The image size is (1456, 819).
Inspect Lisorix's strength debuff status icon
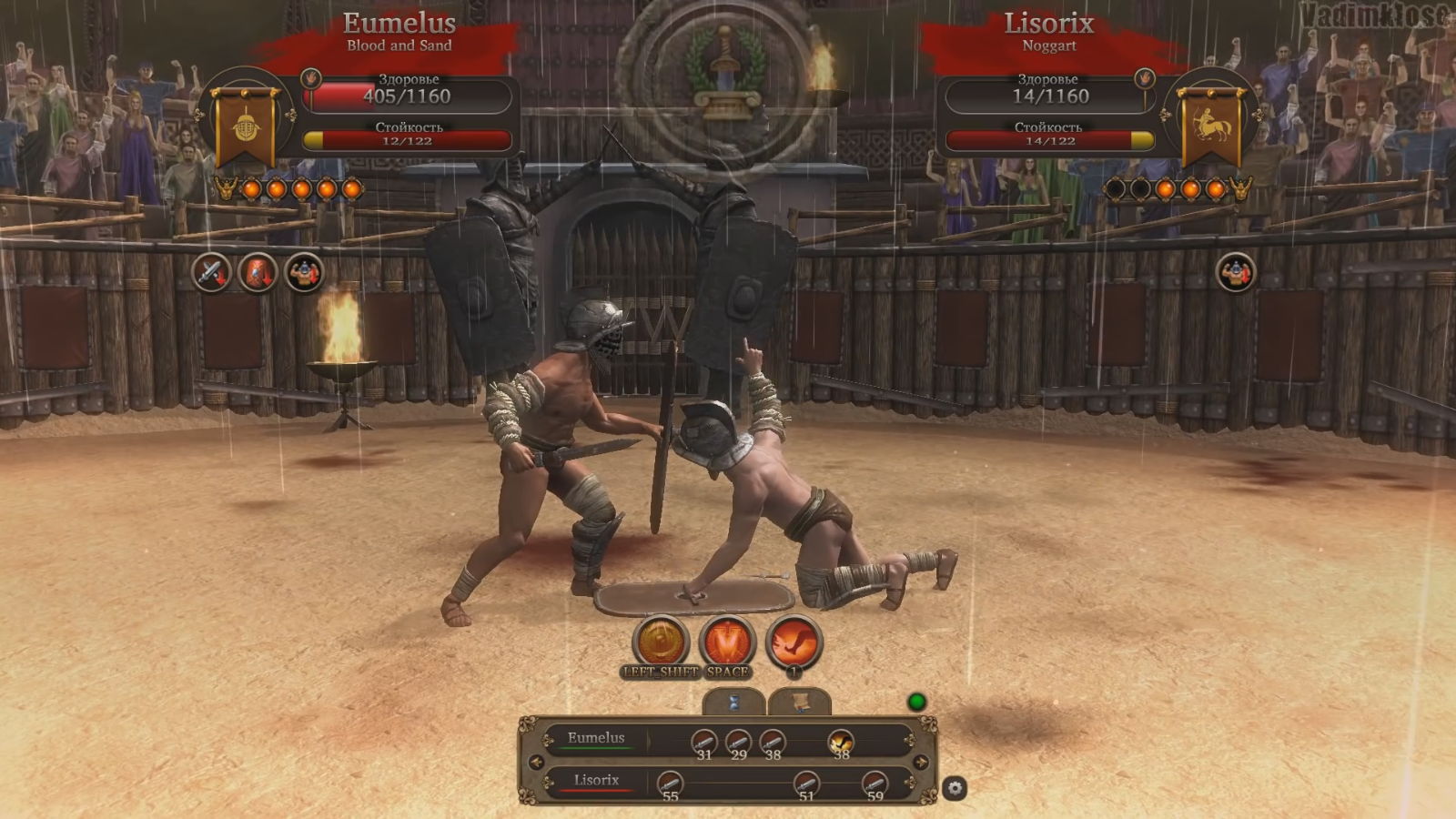coord(1236,272)
